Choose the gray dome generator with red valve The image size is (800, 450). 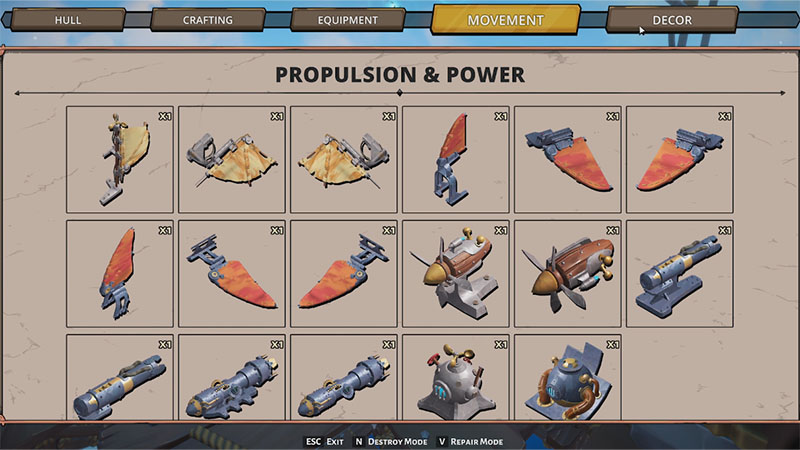tap(456, 380)
